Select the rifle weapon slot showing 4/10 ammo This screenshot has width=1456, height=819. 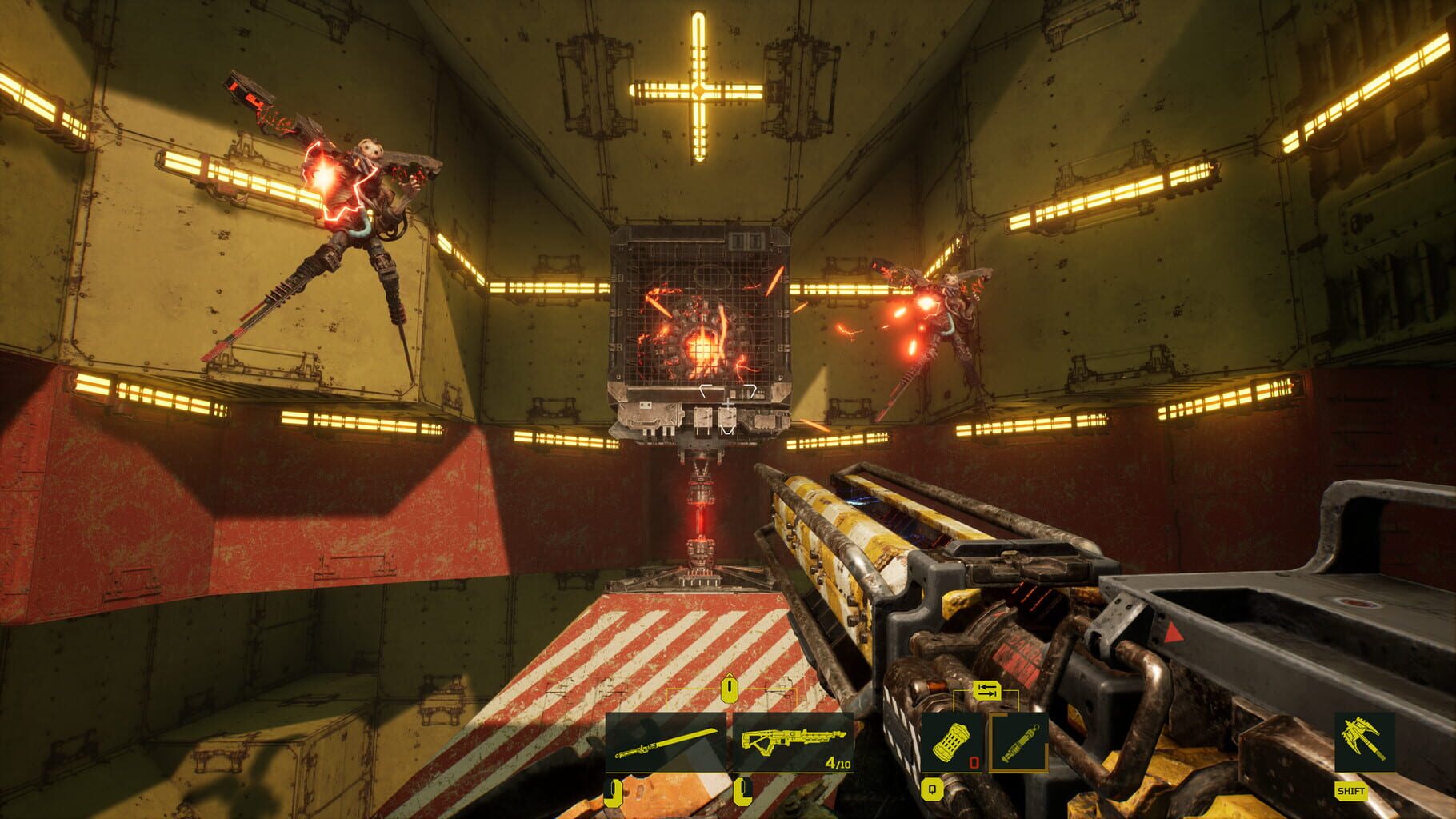point(793,741)
